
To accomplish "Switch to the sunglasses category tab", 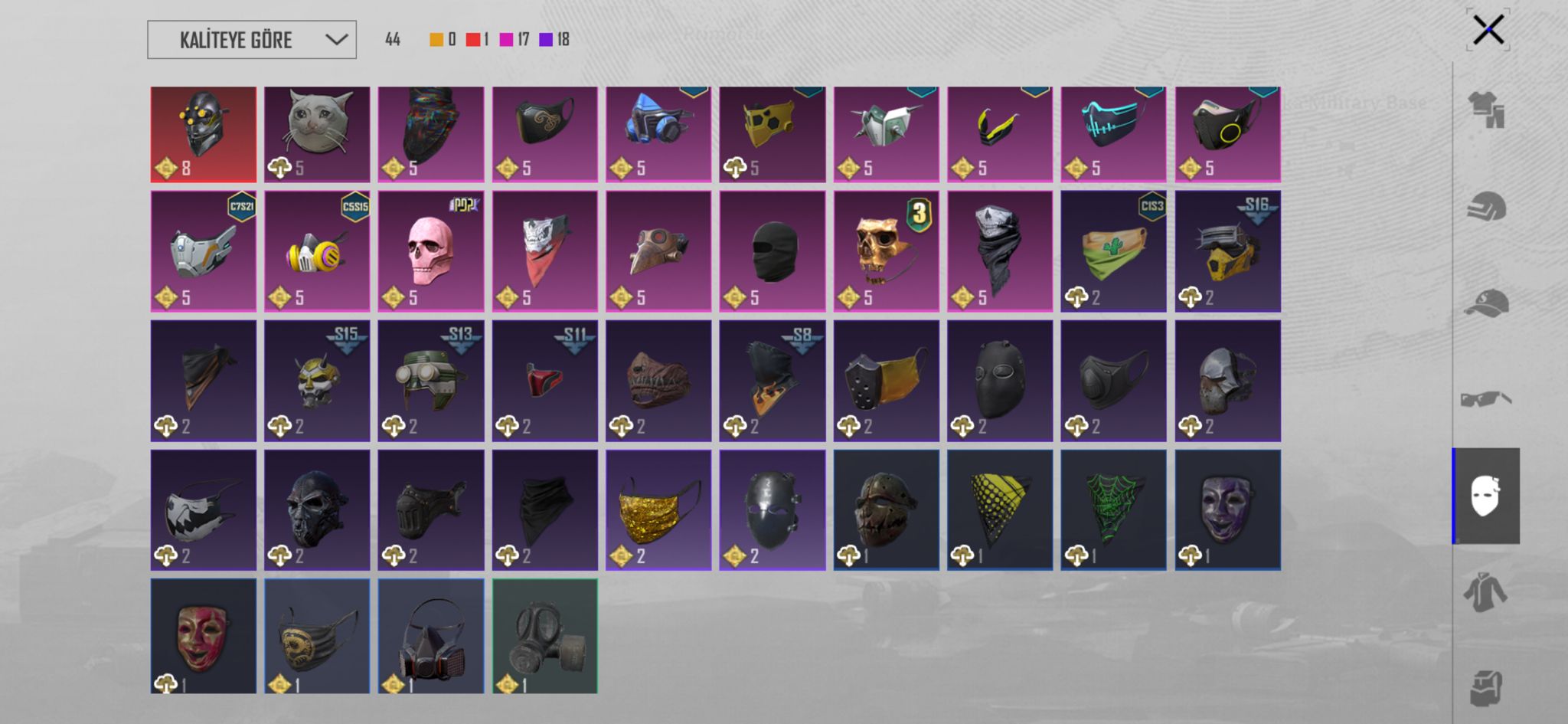I will coord(1486,399).
